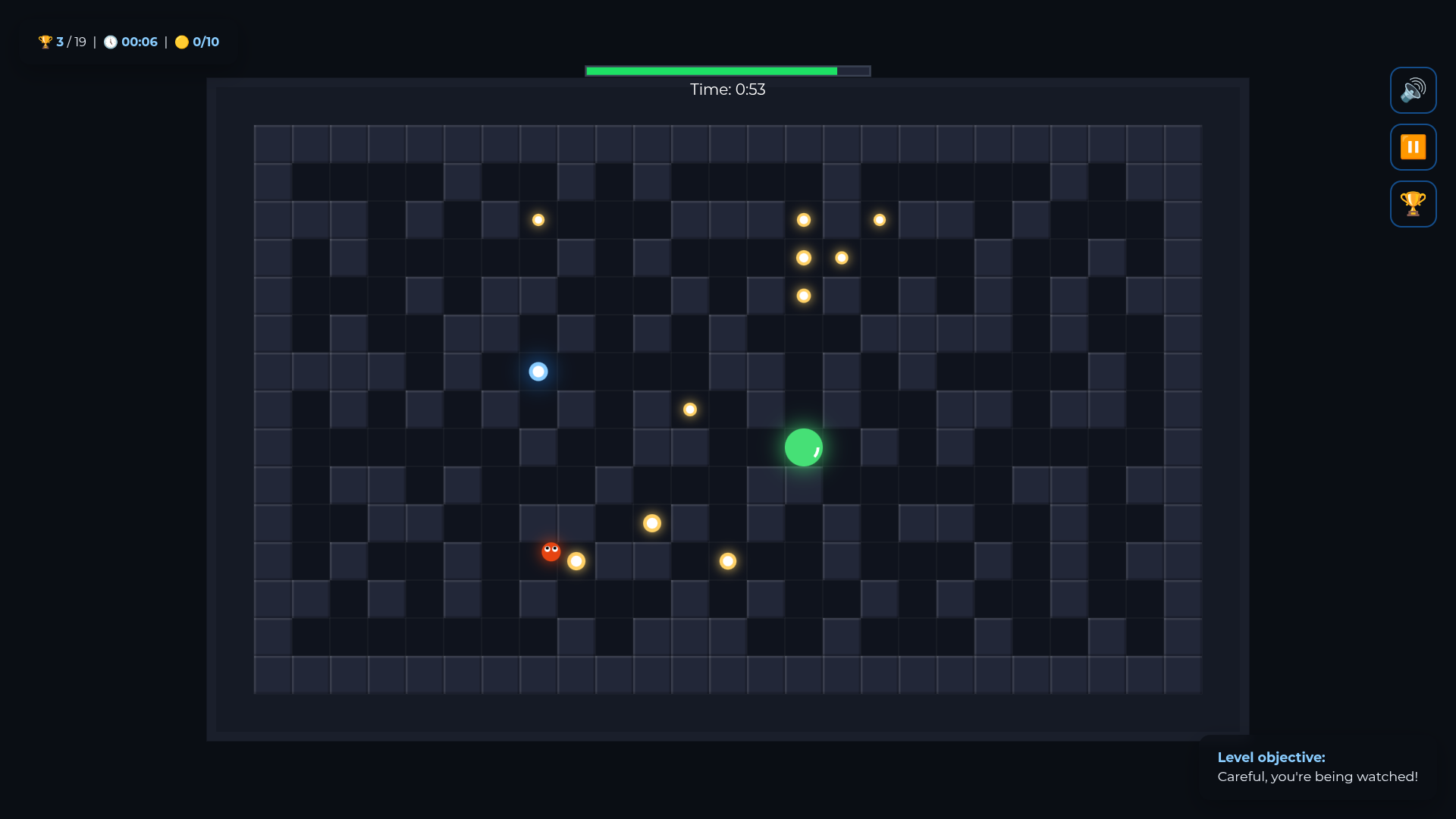This screenshot has width=1456, height=819.
Task: Select the Time: 0:53 header
Action: [727, 89]
